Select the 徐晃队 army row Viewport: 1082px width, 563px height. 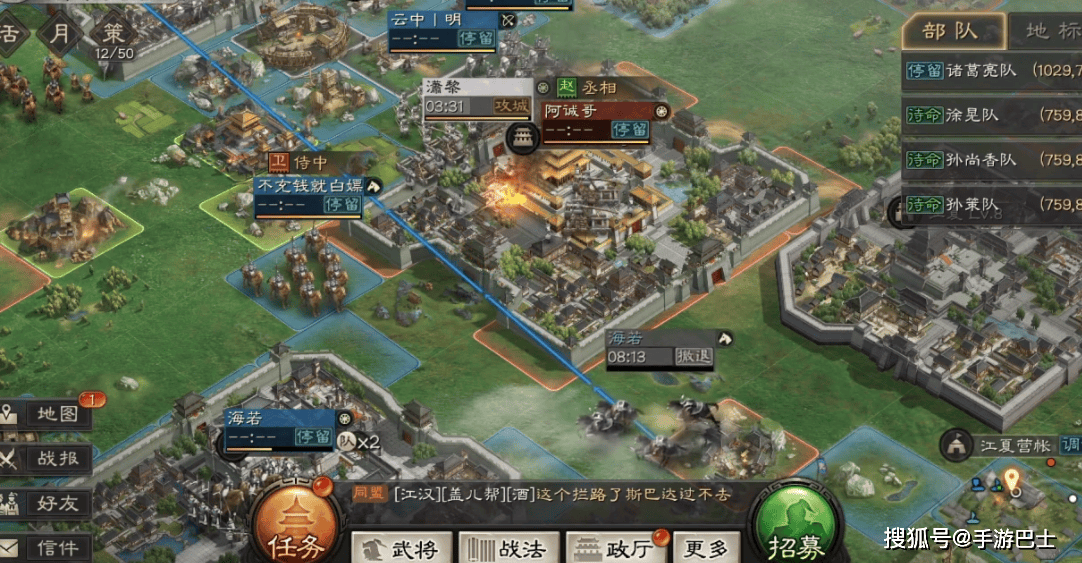pyautogui.click(x=990, y=115)
